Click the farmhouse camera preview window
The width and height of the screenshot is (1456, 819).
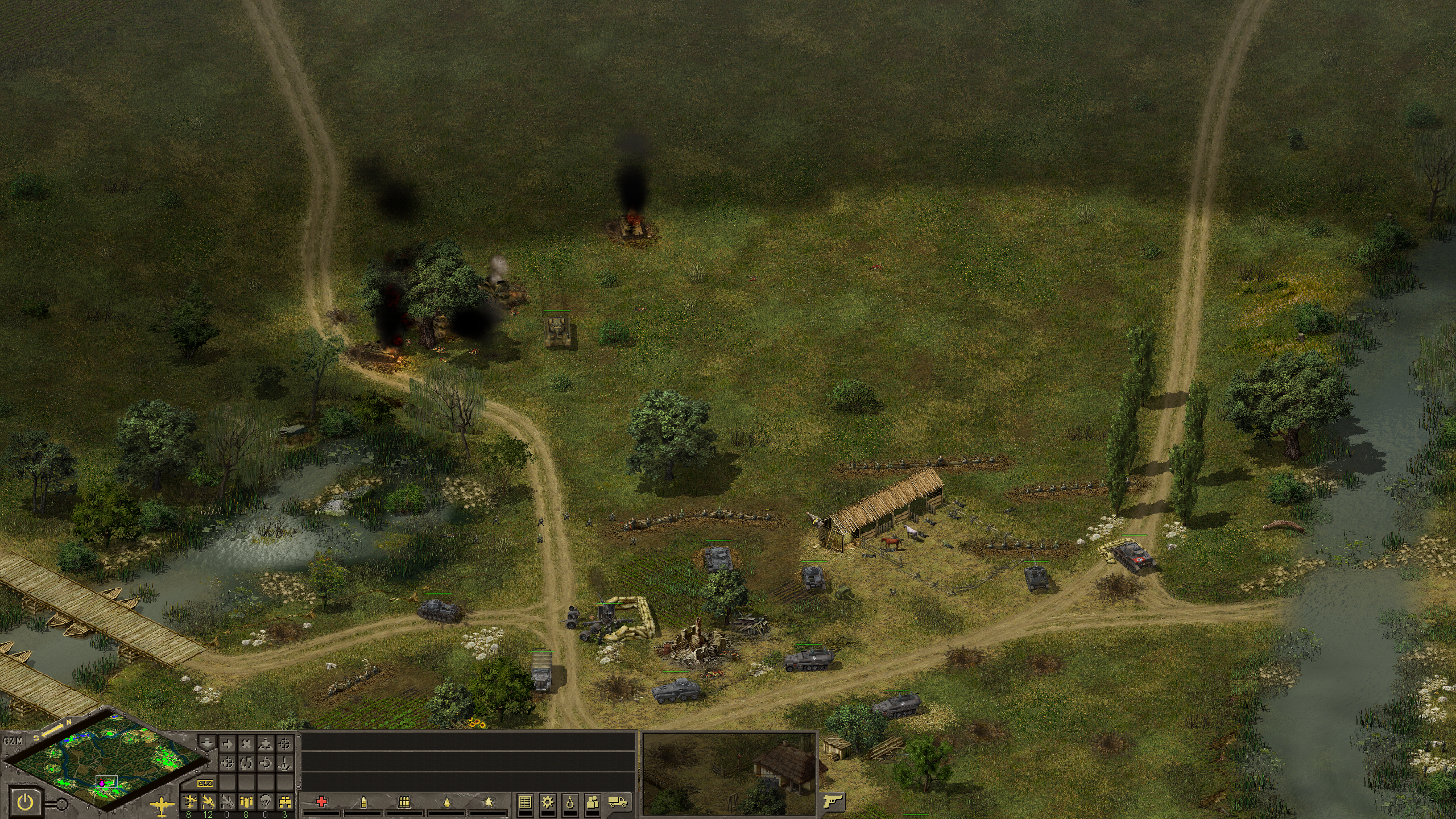pyautogui.click(x=730, y=773)
